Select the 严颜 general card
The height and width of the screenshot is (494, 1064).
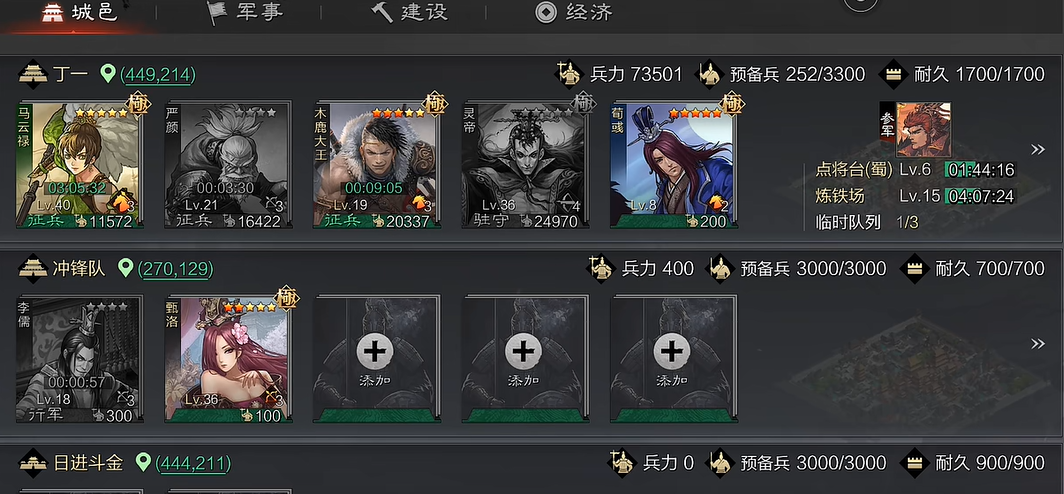(227, 165)
